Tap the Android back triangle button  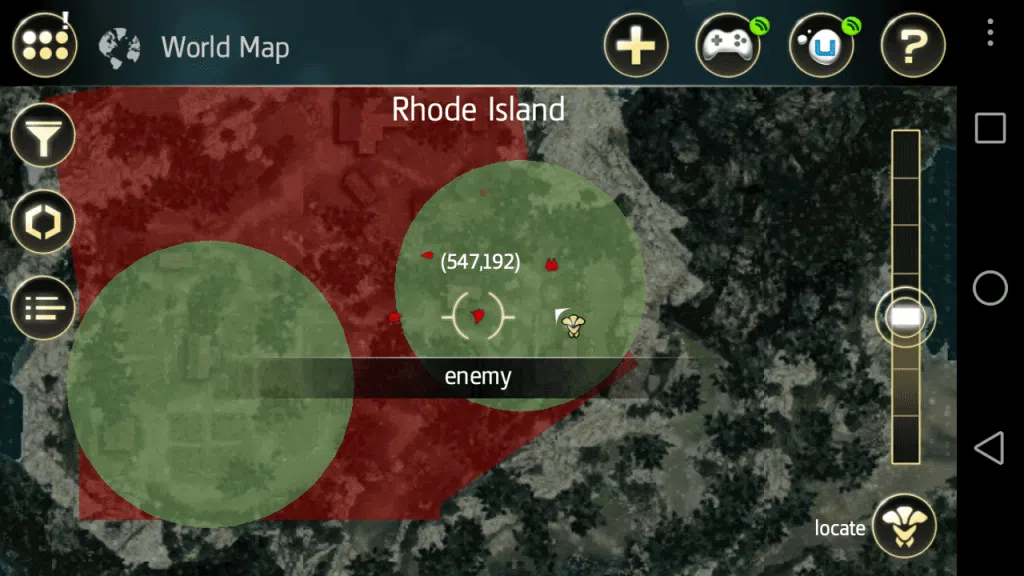pos(989,448)
